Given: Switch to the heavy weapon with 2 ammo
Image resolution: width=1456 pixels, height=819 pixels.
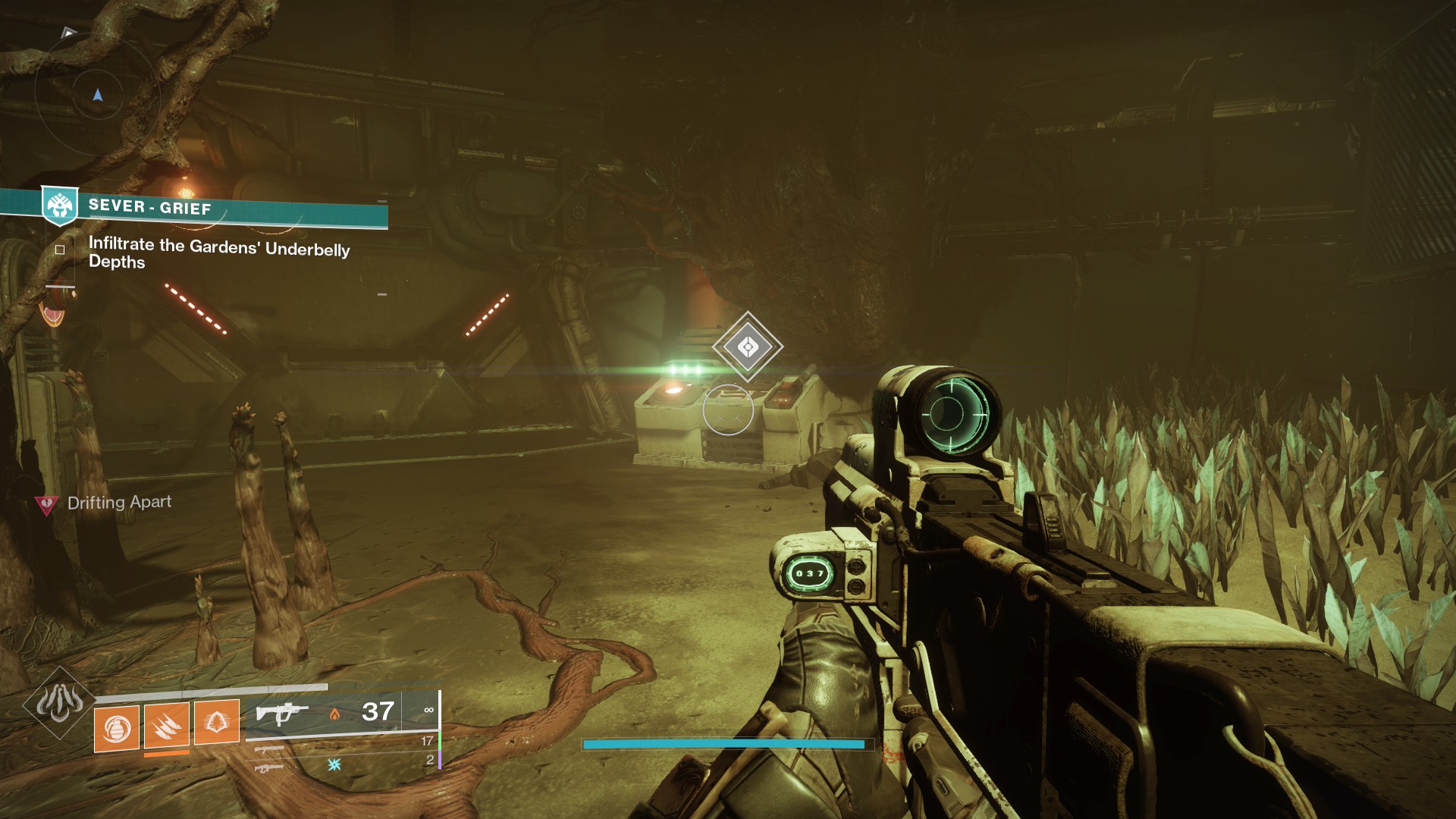Looking at the screenshot, I should [271, 767].
